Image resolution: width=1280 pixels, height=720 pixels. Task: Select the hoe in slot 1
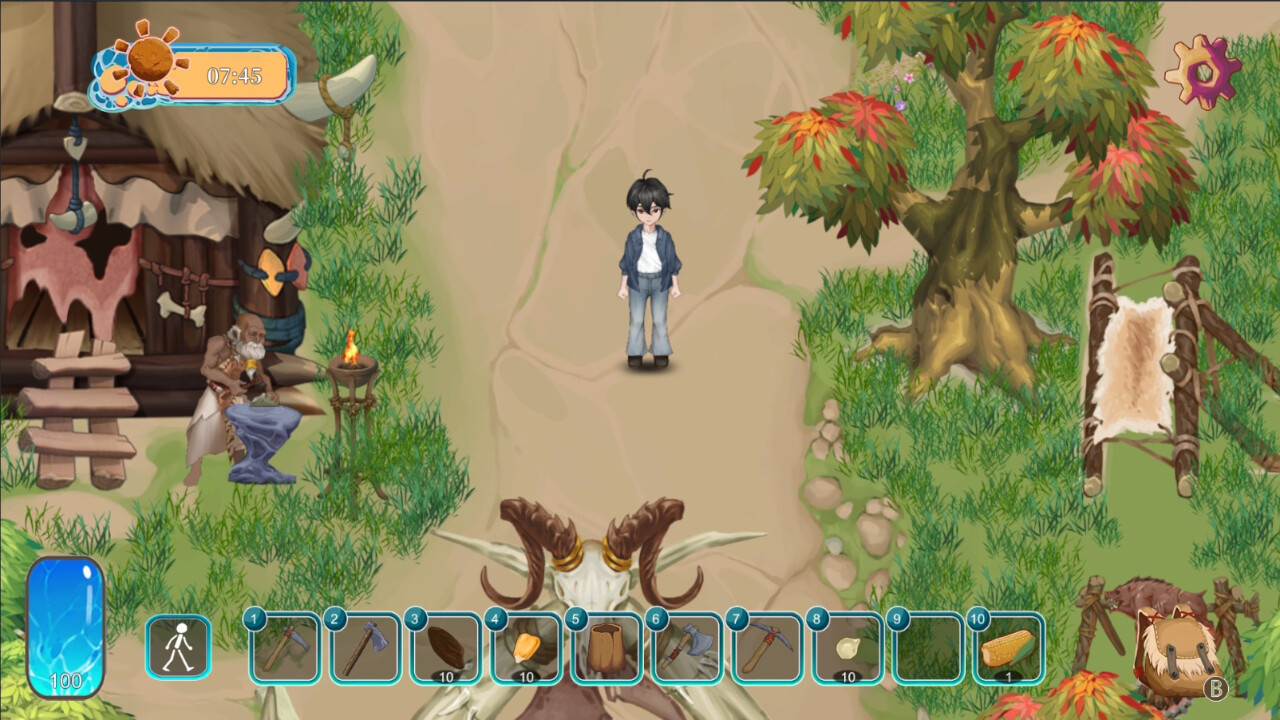tap(286, 648)
